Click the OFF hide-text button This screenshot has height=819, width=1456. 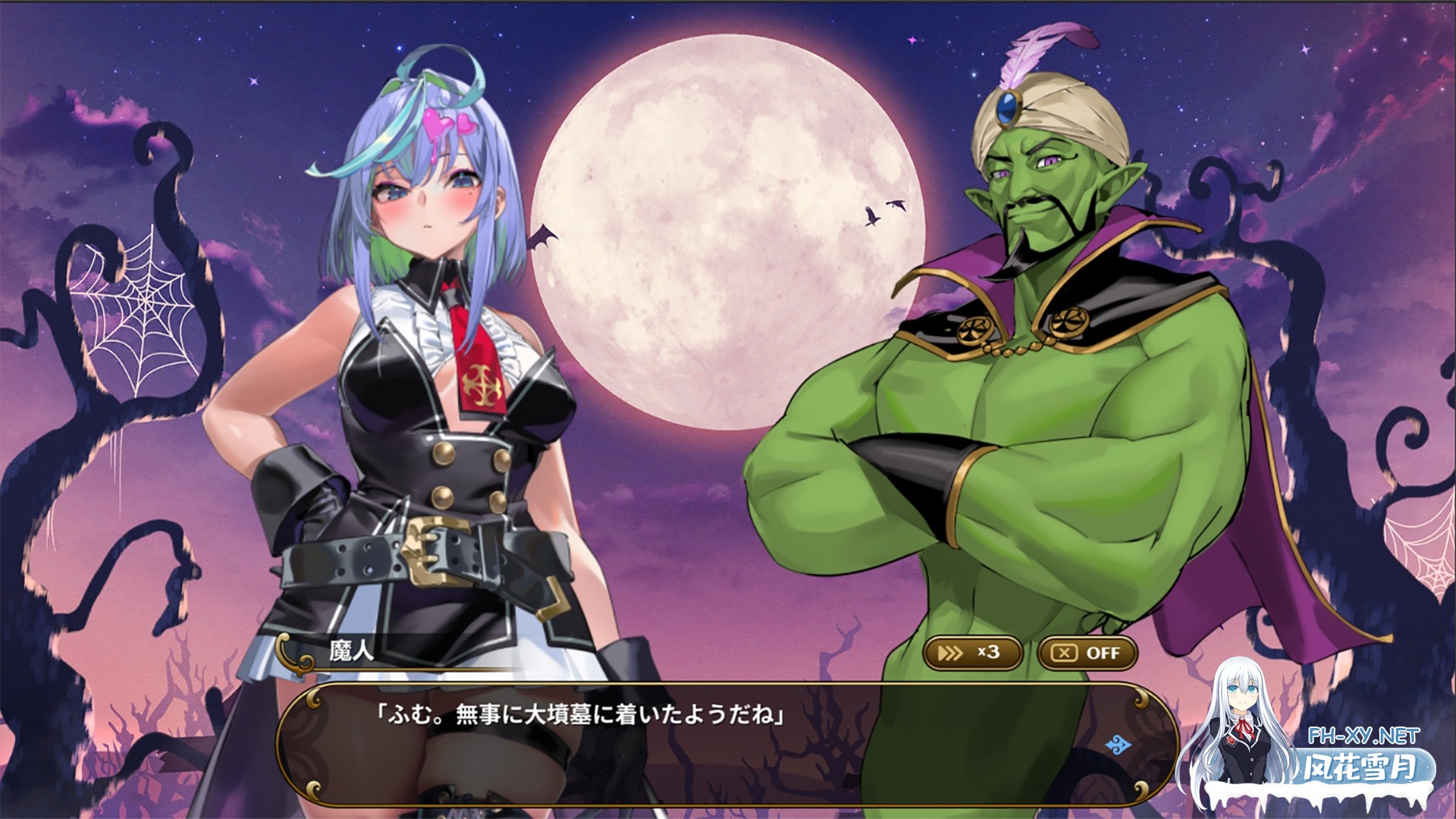tap(1087, 653)
